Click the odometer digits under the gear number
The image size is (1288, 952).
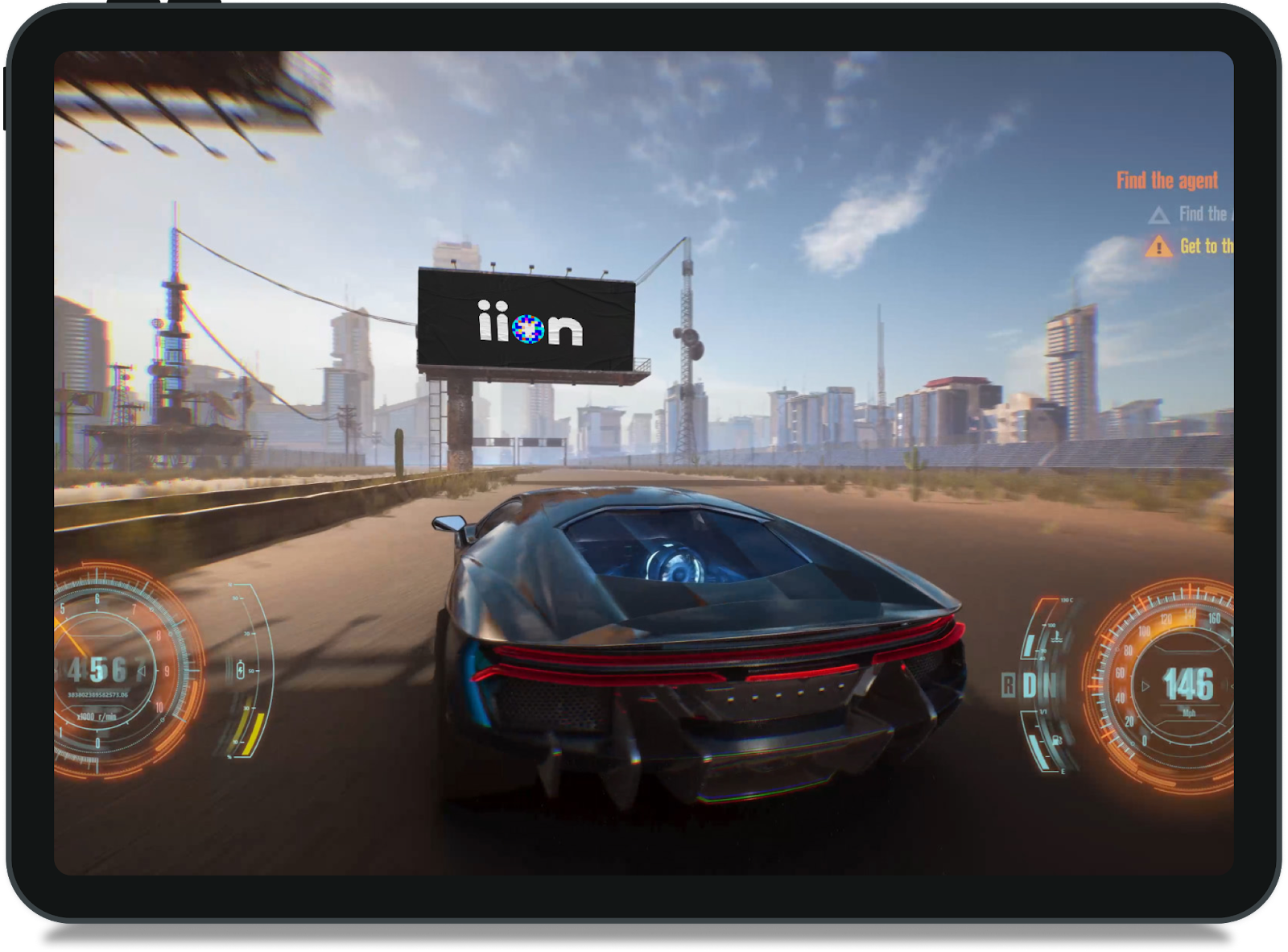point(97,693)
